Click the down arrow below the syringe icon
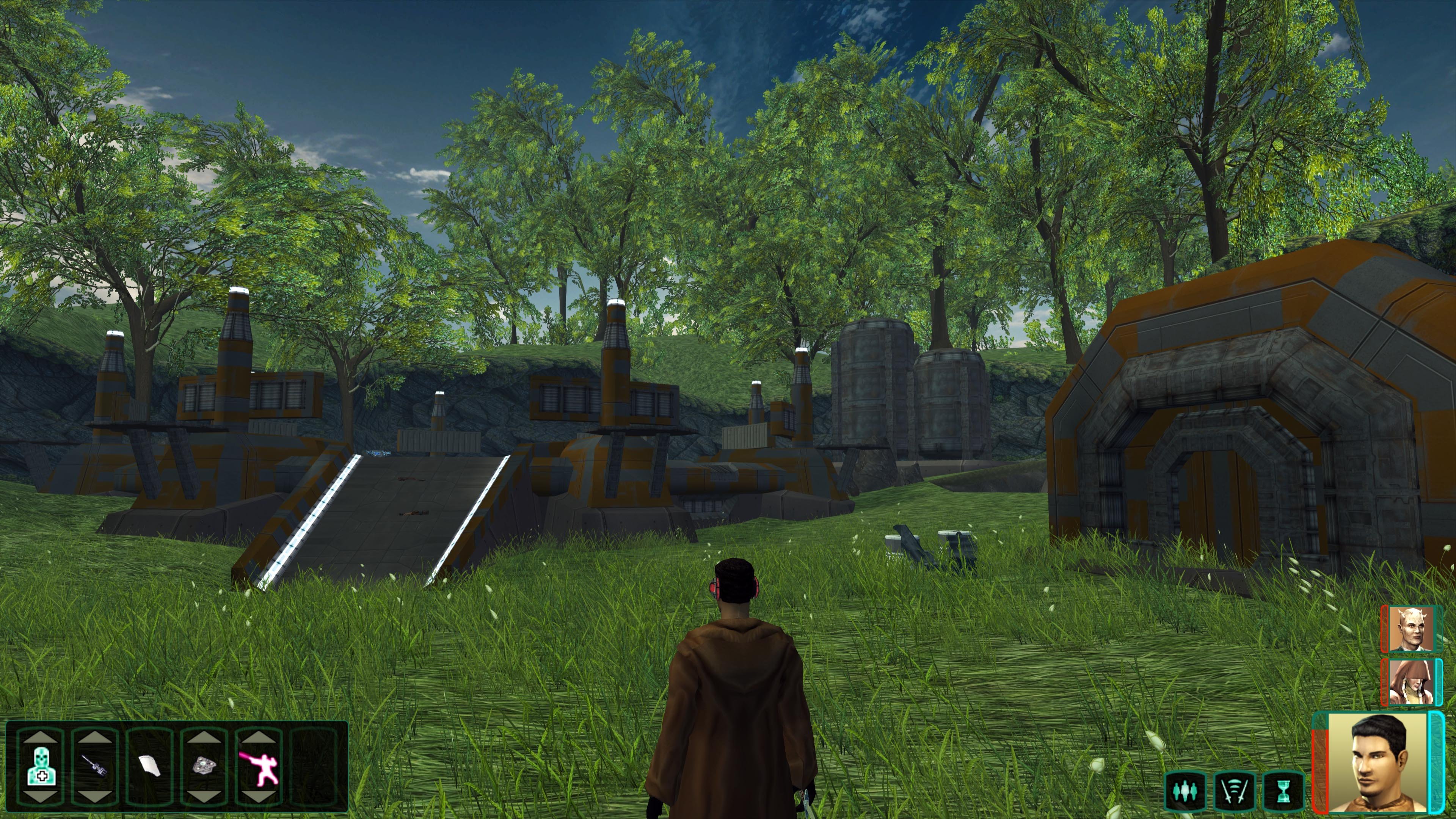 [x=94, y=797]
